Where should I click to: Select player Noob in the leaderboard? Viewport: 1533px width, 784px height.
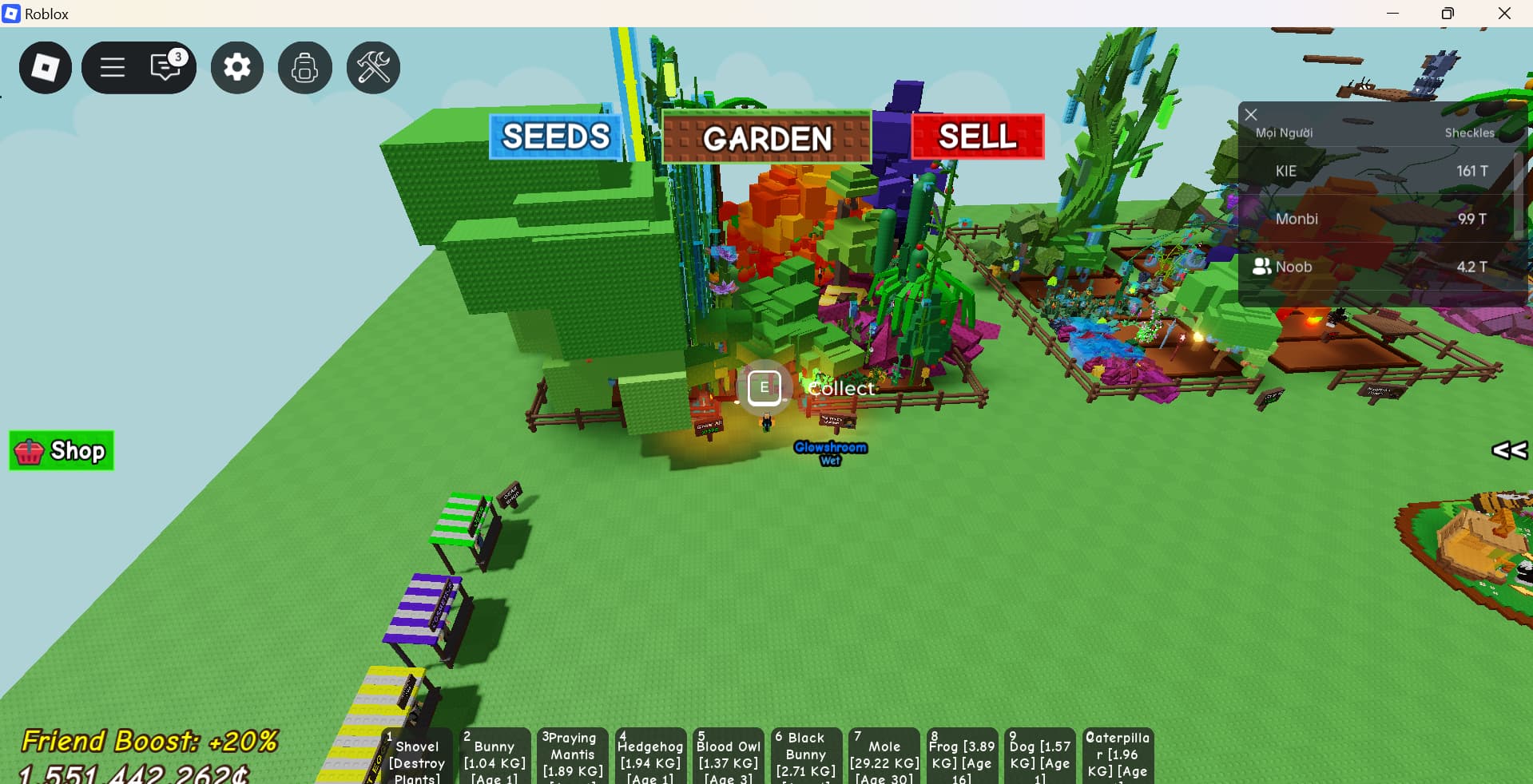(1293, 267)
